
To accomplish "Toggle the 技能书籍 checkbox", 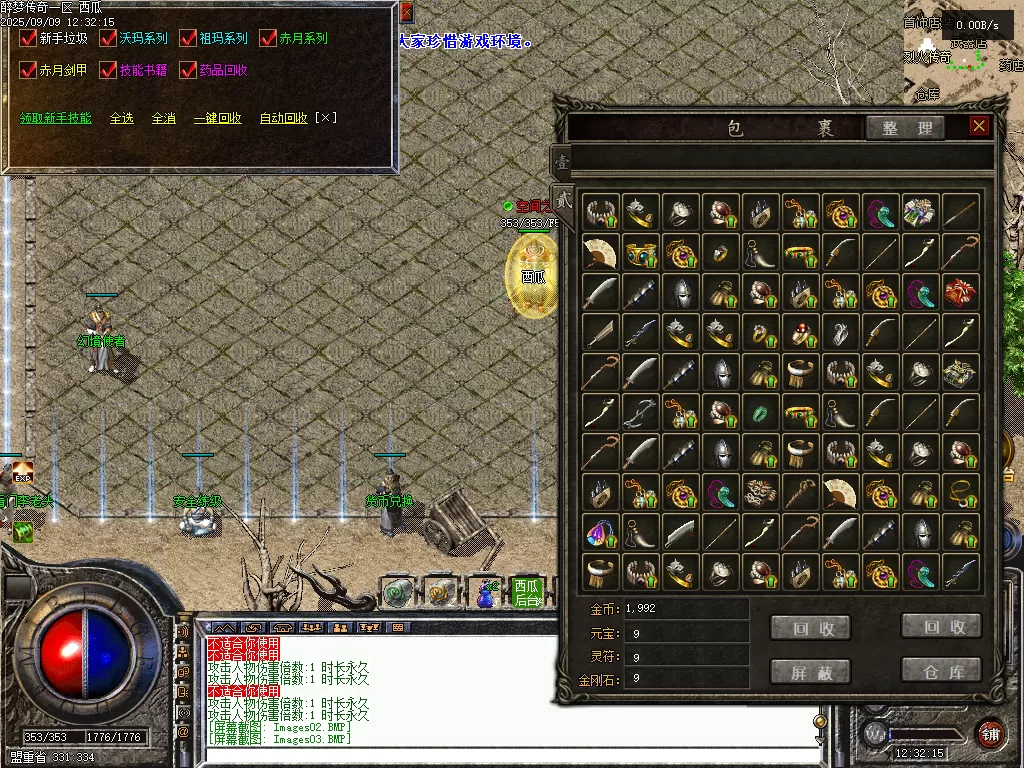I will point(108,71).
